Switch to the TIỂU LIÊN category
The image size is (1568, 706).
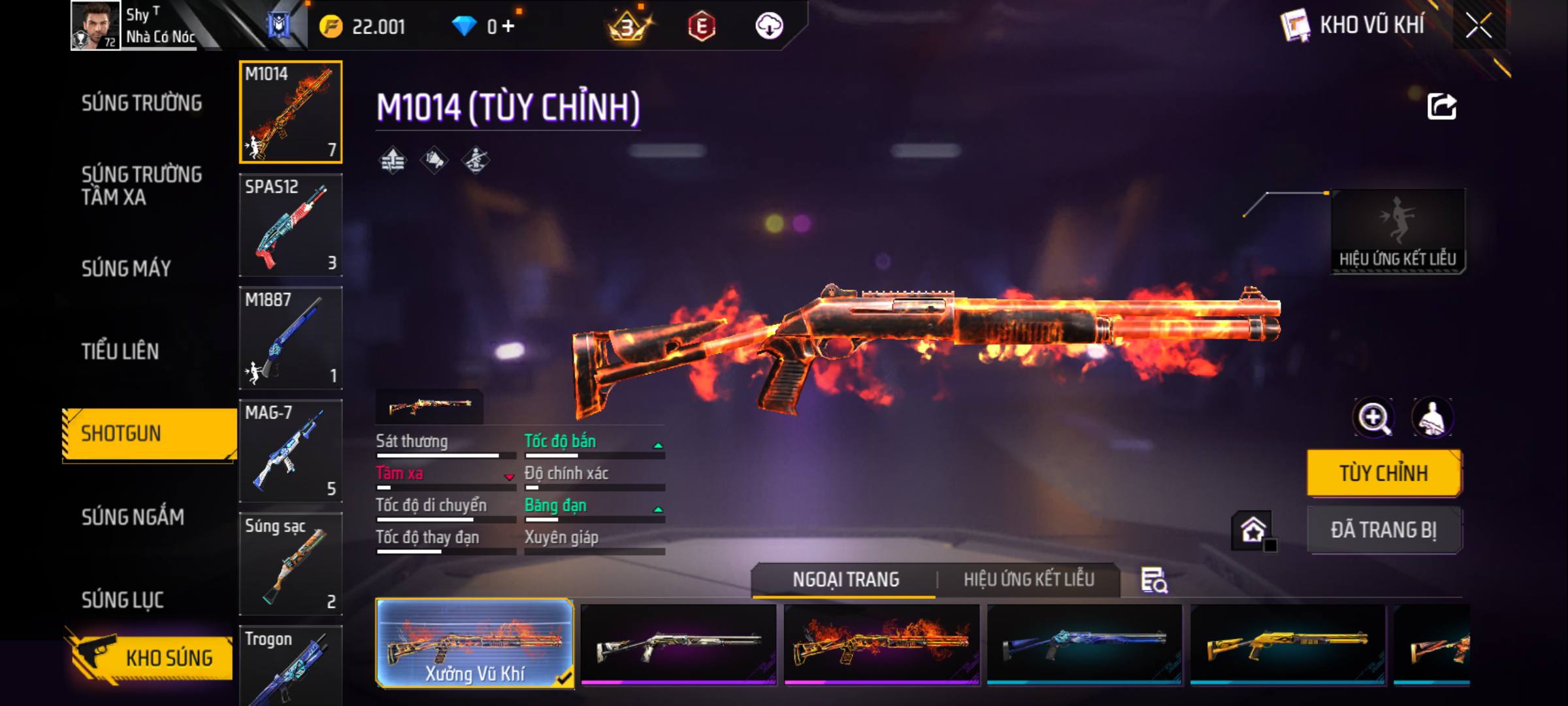[x=120, y=352]
